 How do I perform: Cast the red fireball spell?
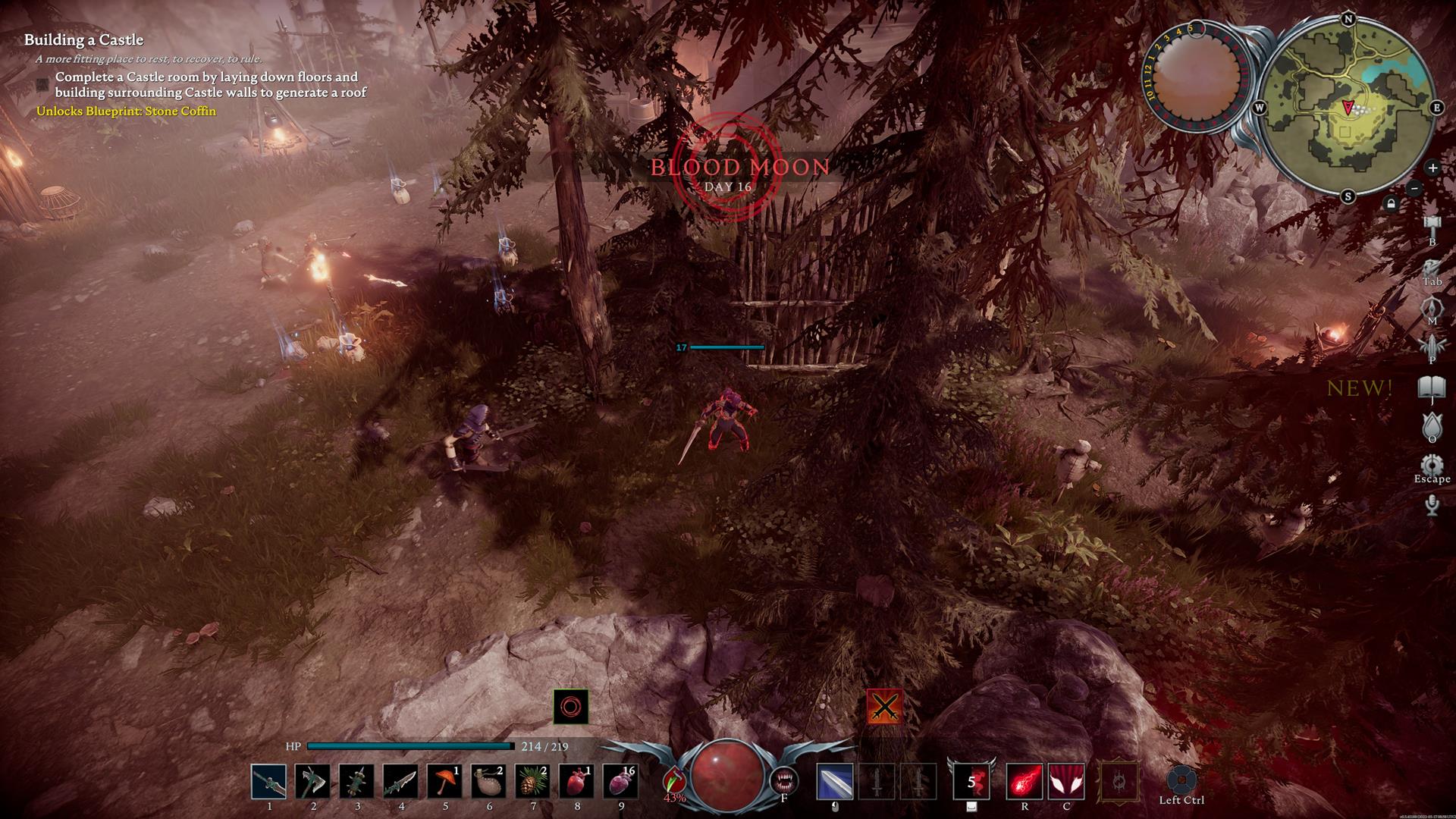[1024, 782]
